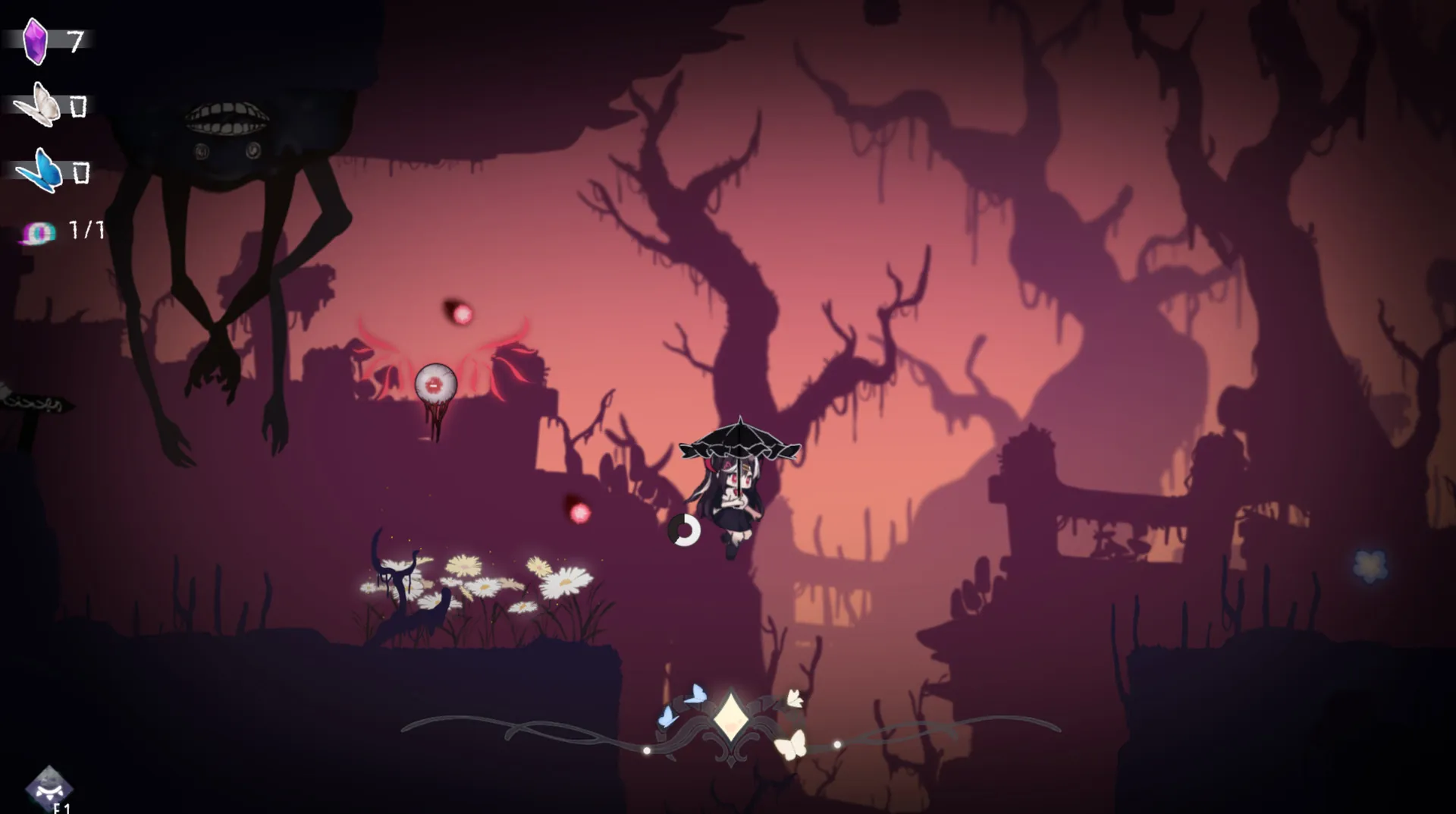Click the closed-eye diamond skill icon
The height and width of the screenshot is (814, 1456).
click(x=49, y=787)
